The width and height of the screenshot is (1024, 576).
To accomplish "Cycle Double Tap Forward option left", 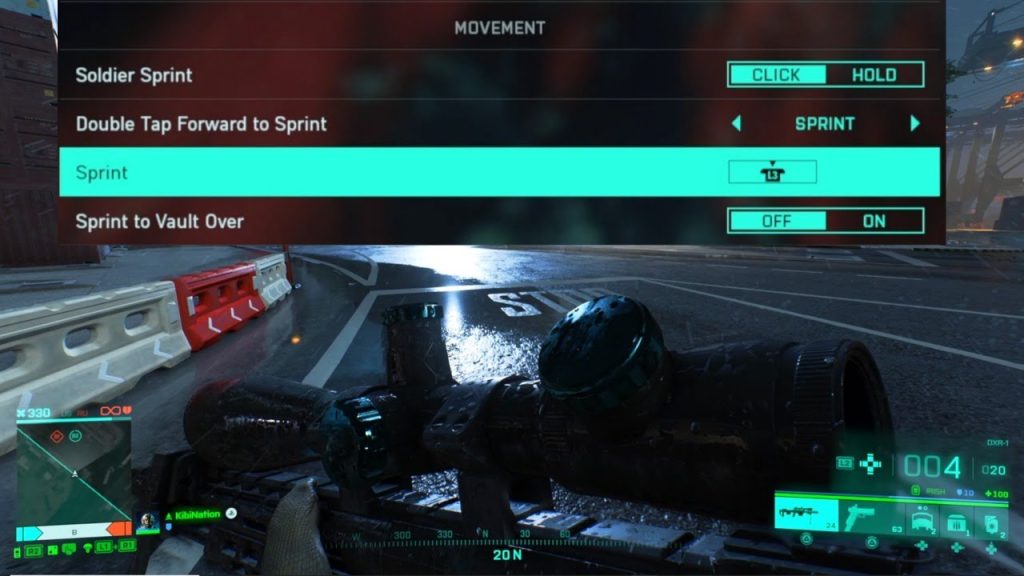I will click(x=737, y=124).
